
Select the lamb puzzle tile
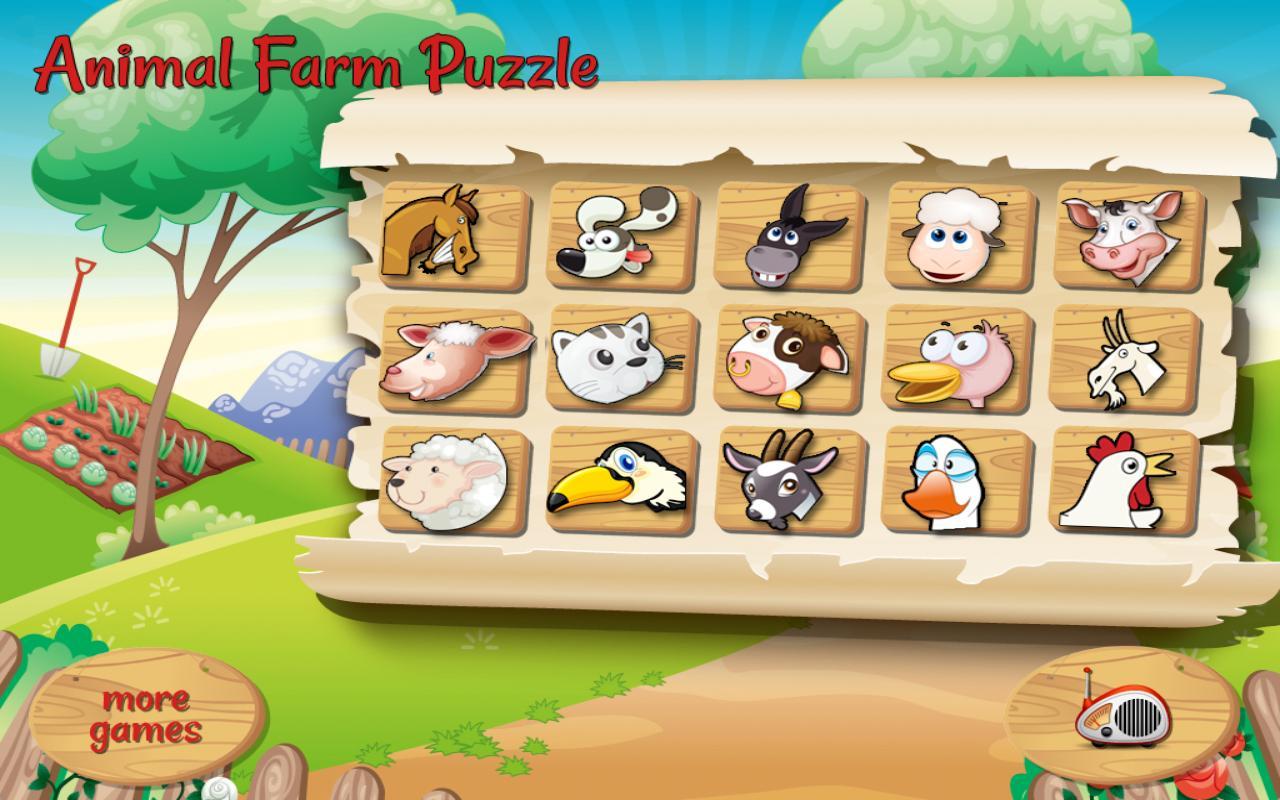coord(452,366)
